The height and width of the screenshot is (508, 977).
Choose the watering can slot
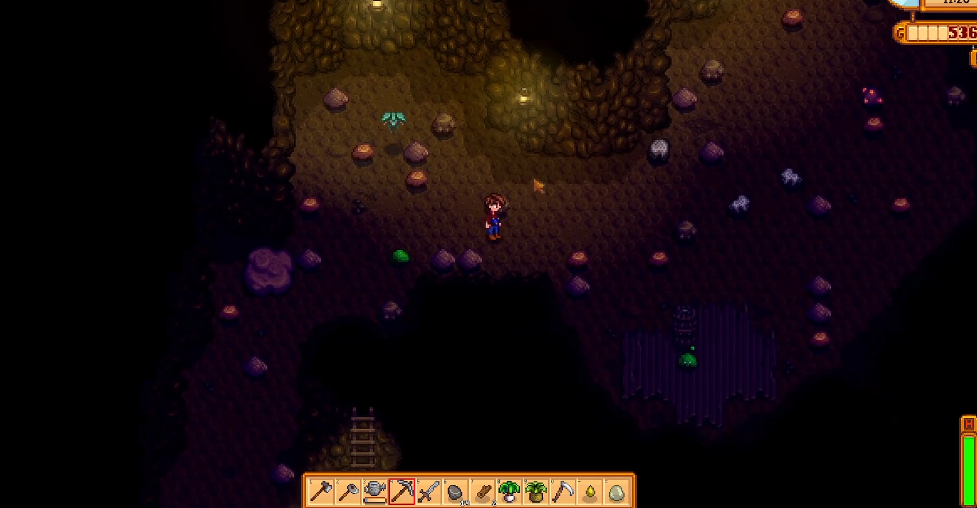[x=375, y=491]
